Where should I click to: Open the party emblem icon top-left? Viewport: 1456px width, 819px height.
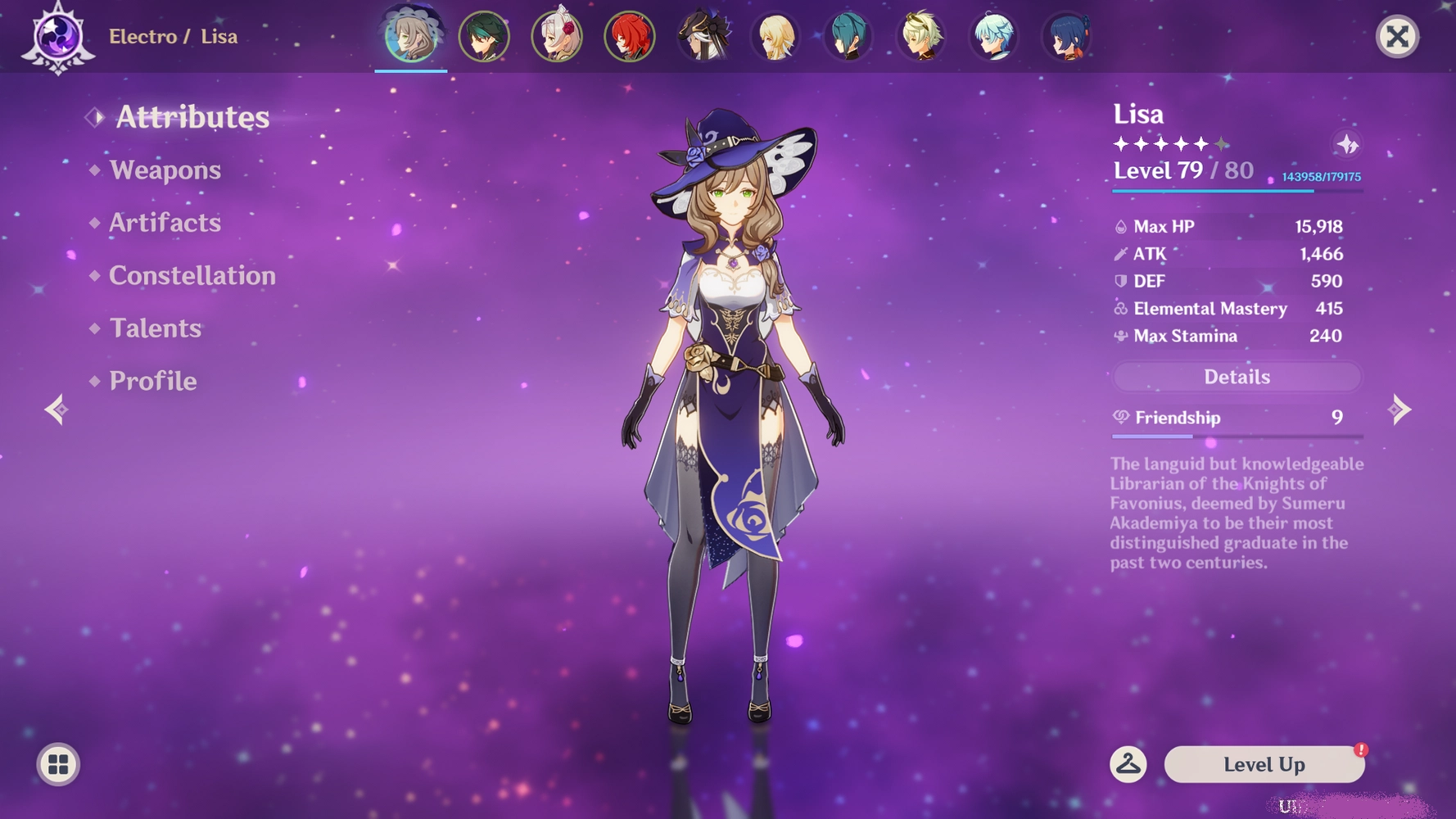pos(59,36)
